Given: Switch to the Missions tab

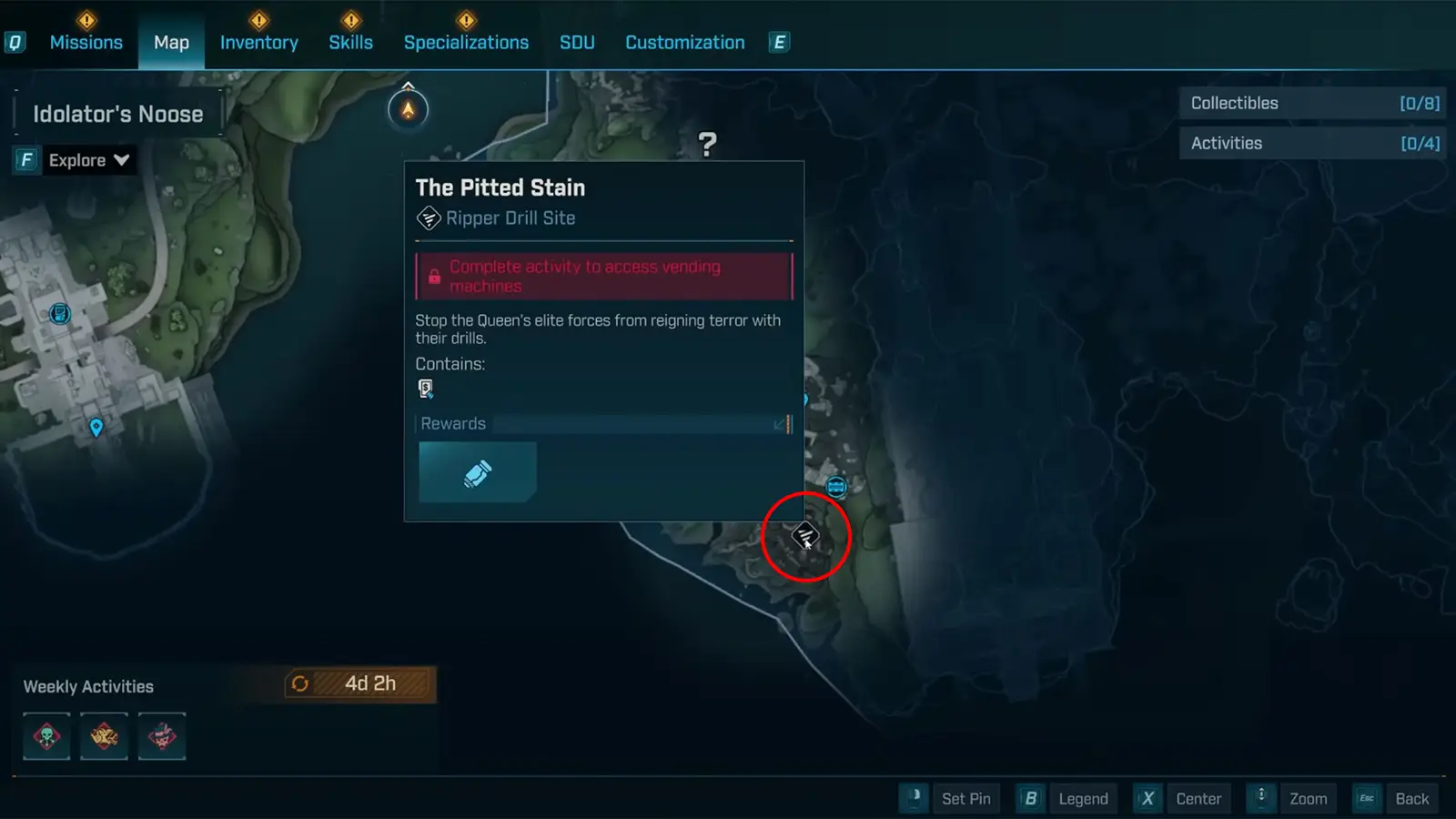Looking at the screenshot, I should 86,43.
